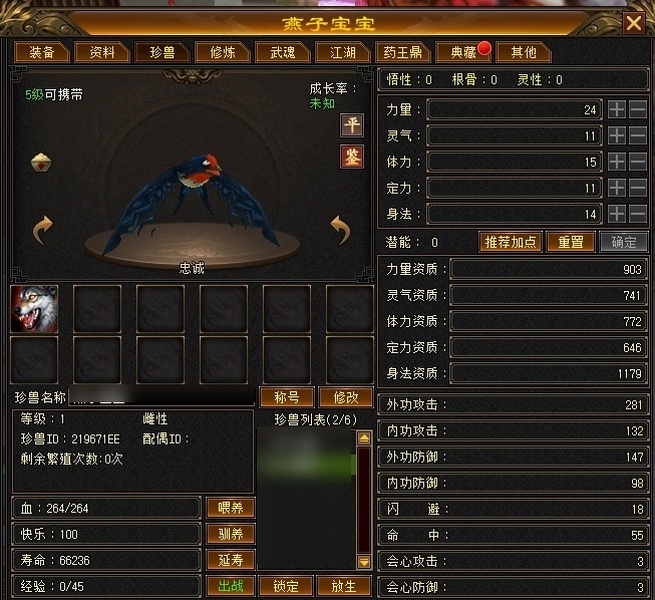
Task: Open the 典藏 tab
Action: click(x=463, y=52)
